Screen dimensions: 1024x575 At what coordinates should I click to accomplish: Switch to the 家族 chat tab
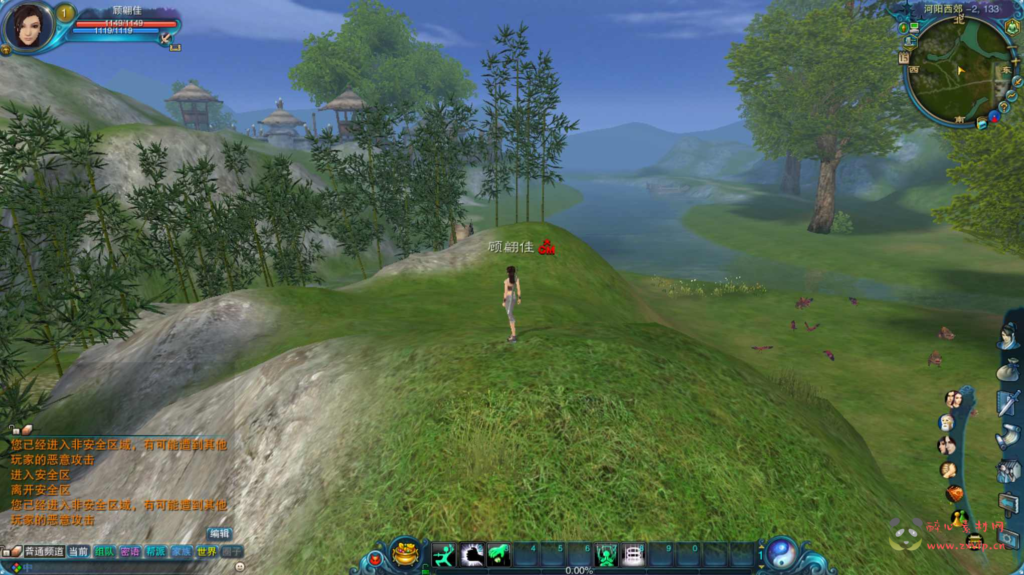pos(181,551)
